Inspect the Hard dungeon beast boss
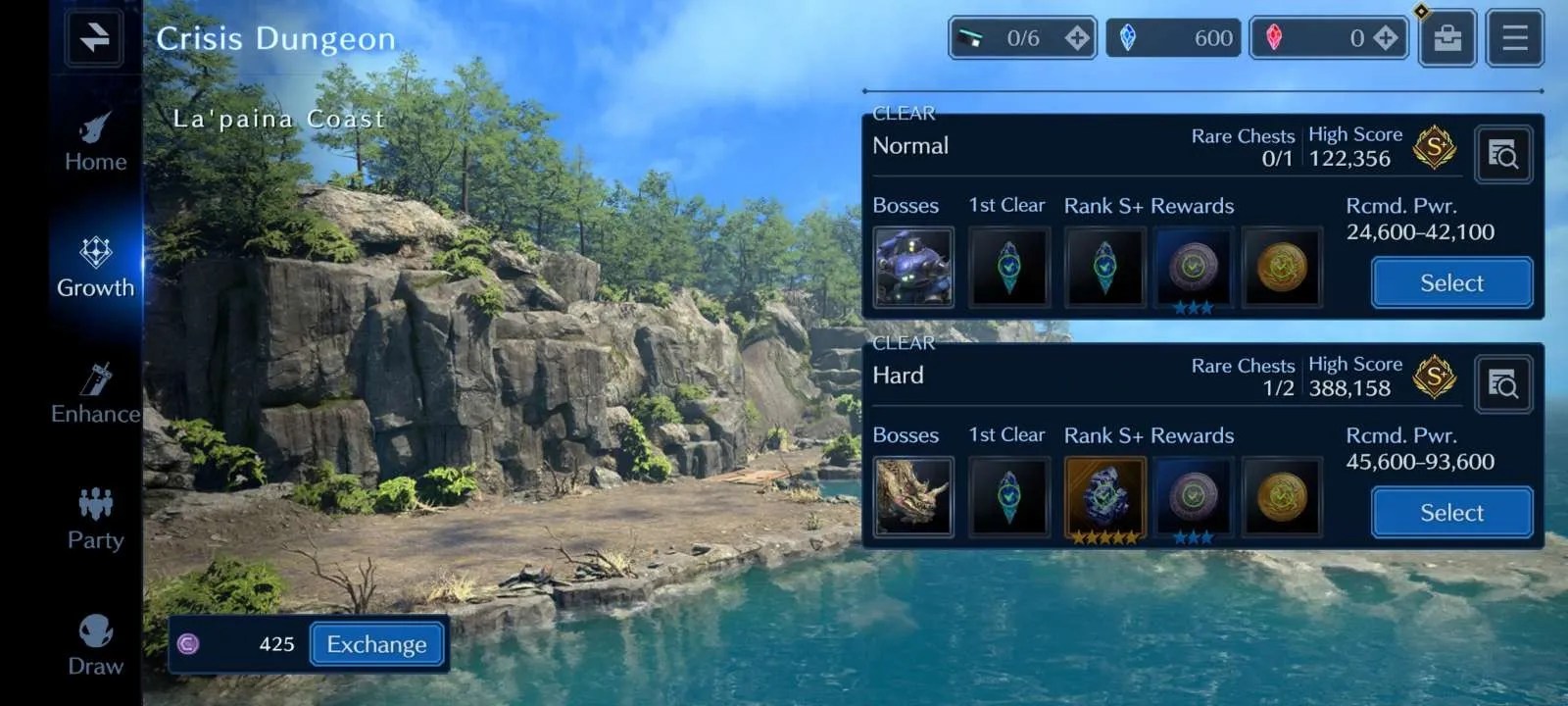This screenshot has width=1568, height=706. pos(913,497)
